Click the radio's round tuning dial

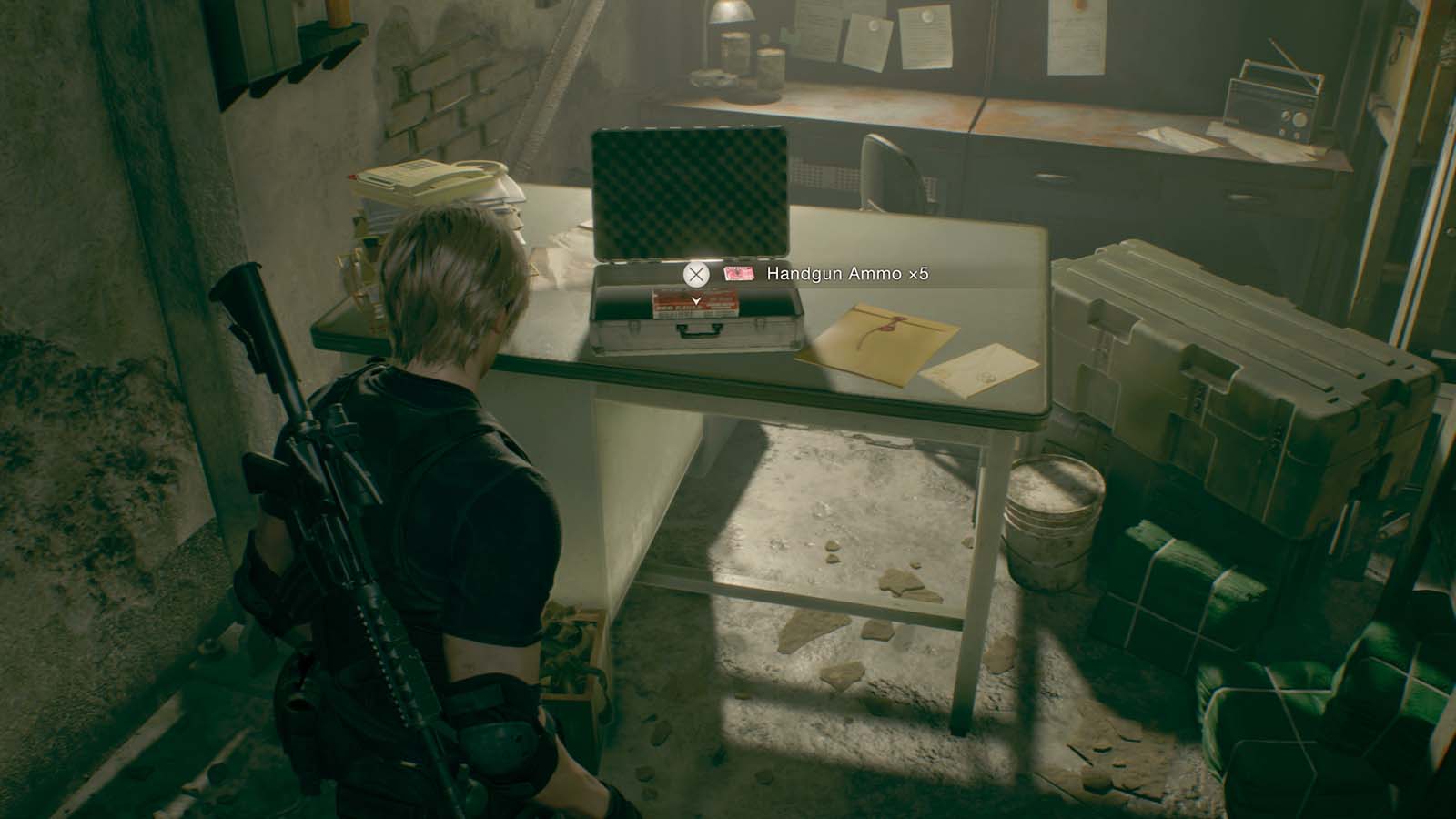1299,119
